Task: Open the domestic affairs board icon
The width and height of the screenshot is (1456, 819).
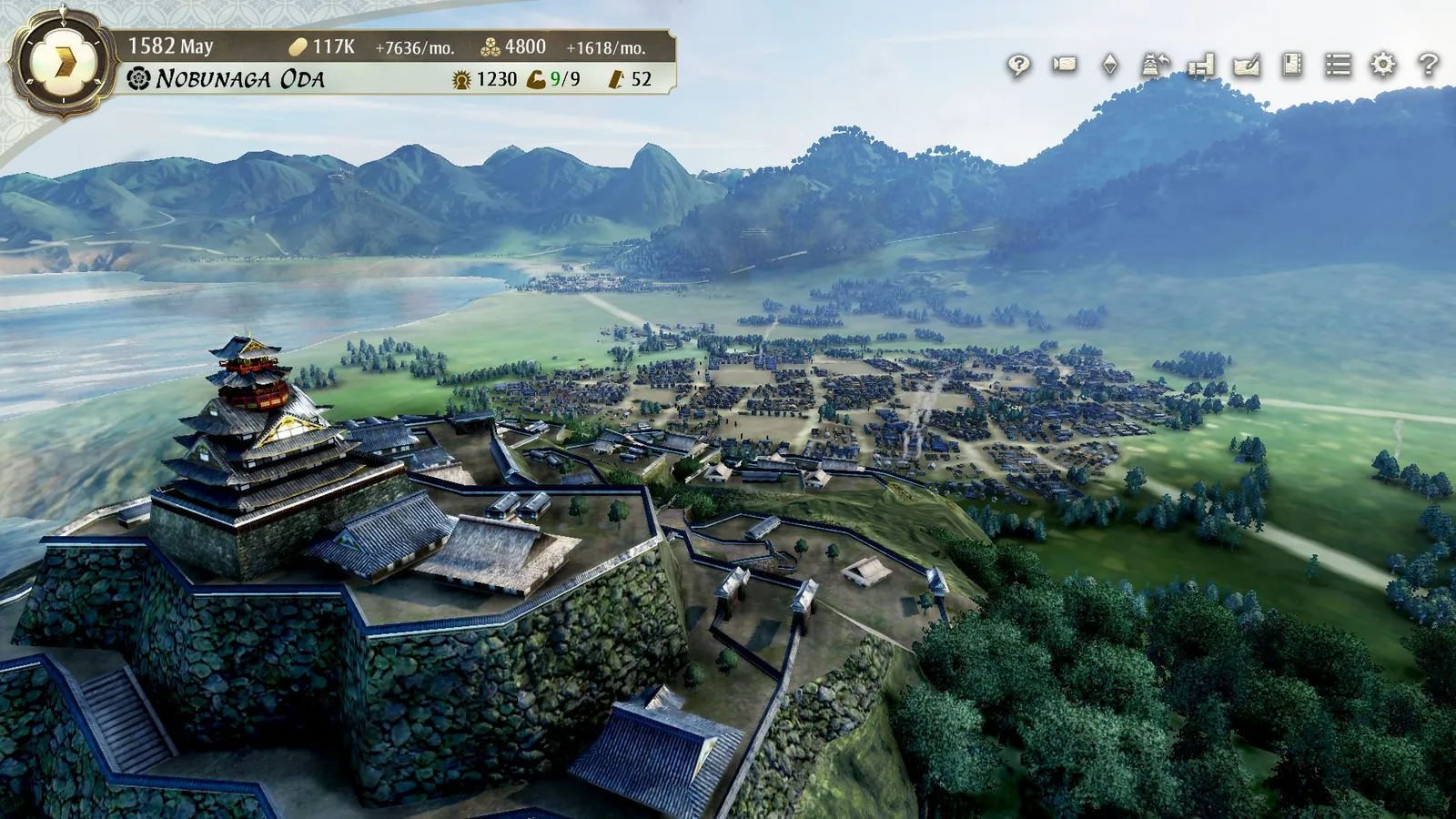Action: click(x=1202, y=66)
